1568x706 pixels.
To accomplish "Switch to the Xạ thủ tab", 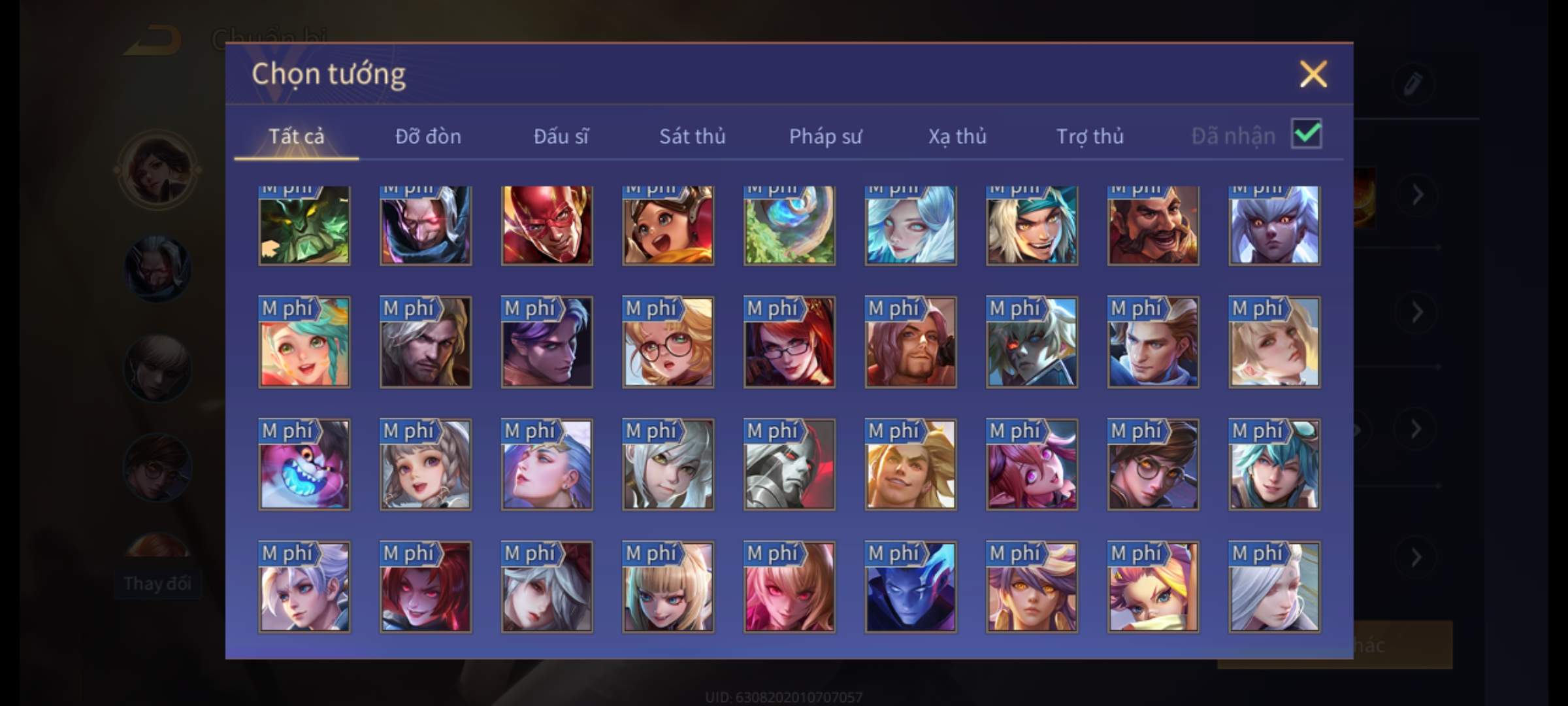I will (957, 136).
